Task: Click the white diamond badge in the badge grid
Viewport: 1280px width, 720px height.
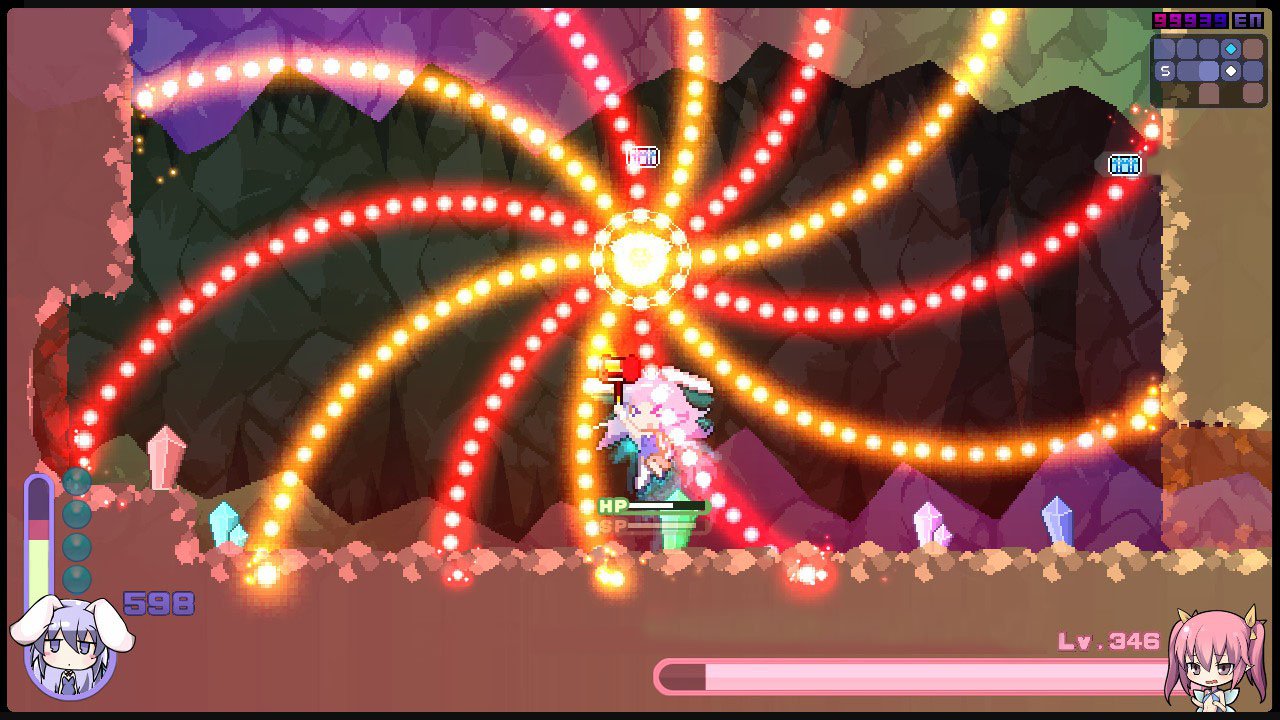Action: pos(1230,71)
